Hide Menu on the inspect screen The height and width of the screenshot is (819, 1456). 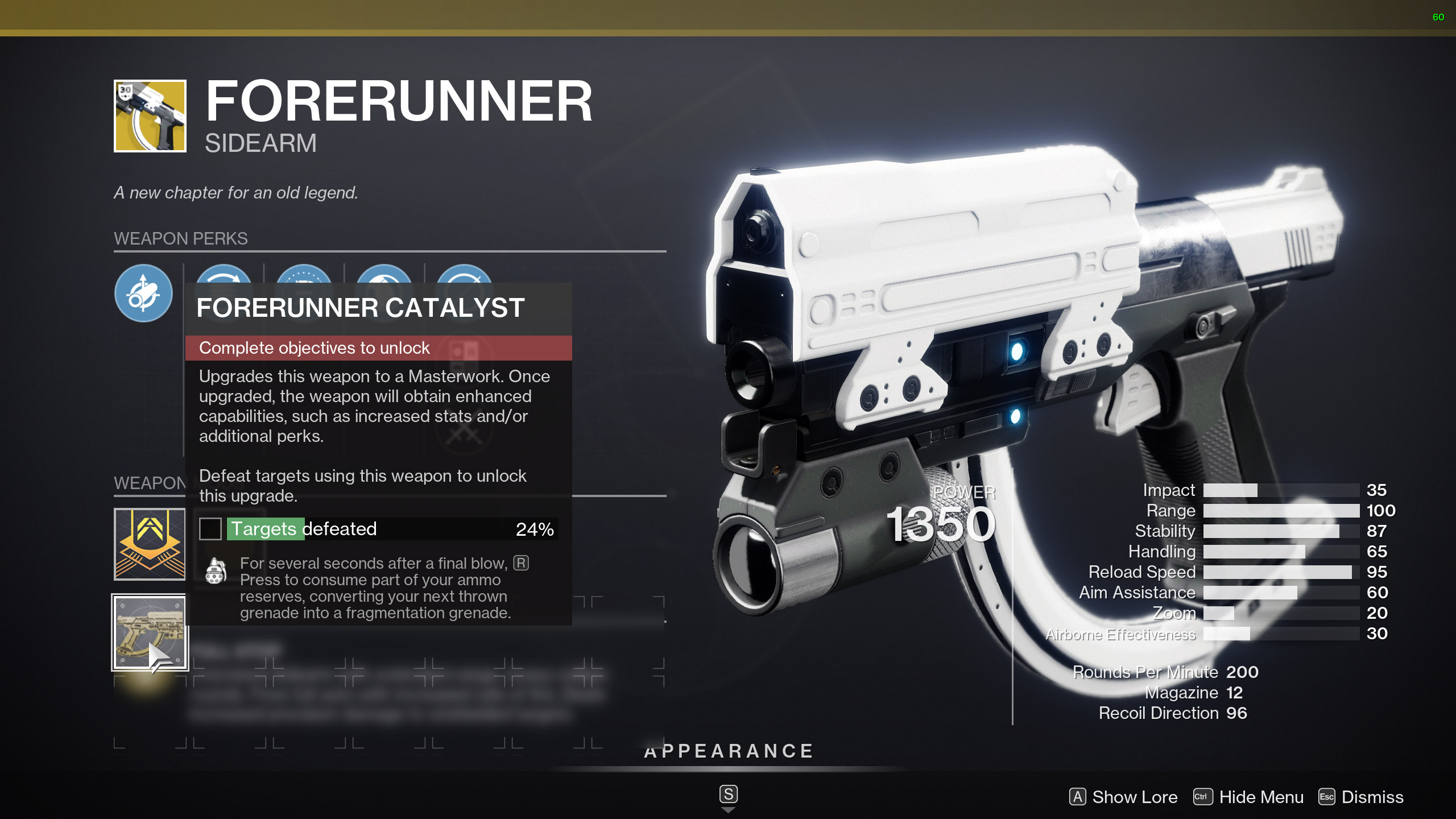click(x=1248, y=797)
